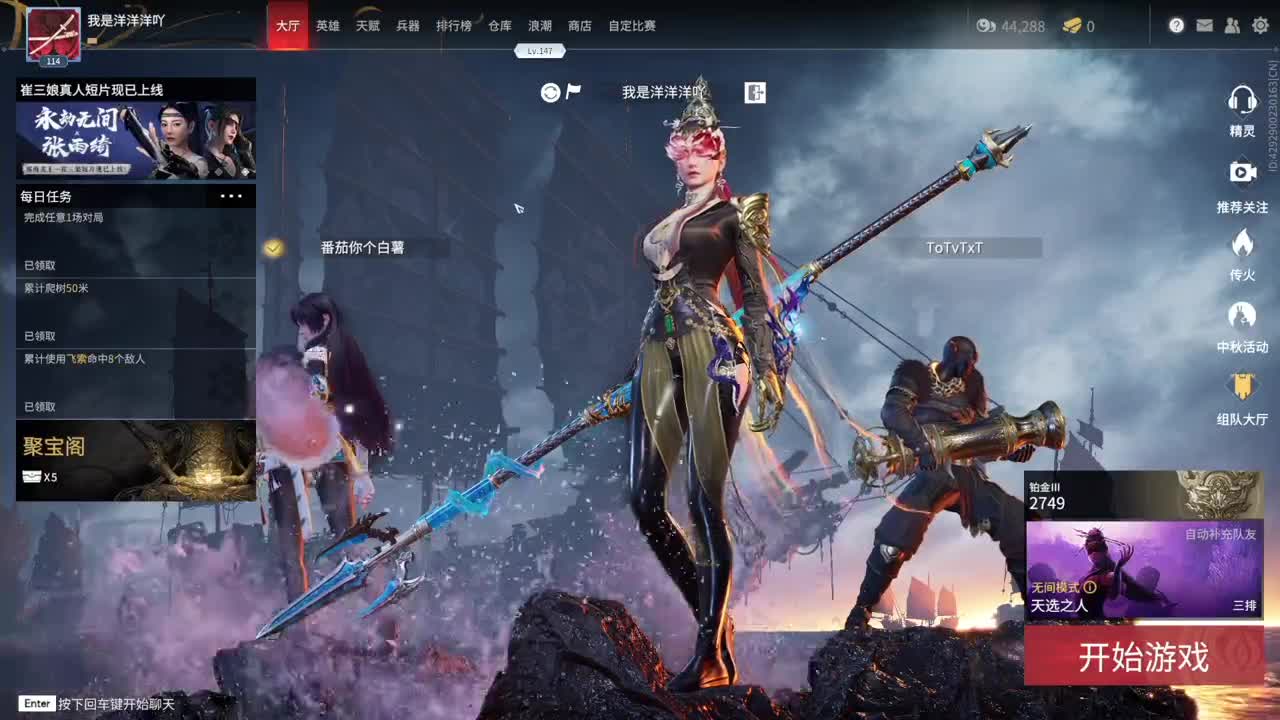1280x720 pixels.
Task: Click the exit-door icon beside character nameplate
Action: (755, 92)
